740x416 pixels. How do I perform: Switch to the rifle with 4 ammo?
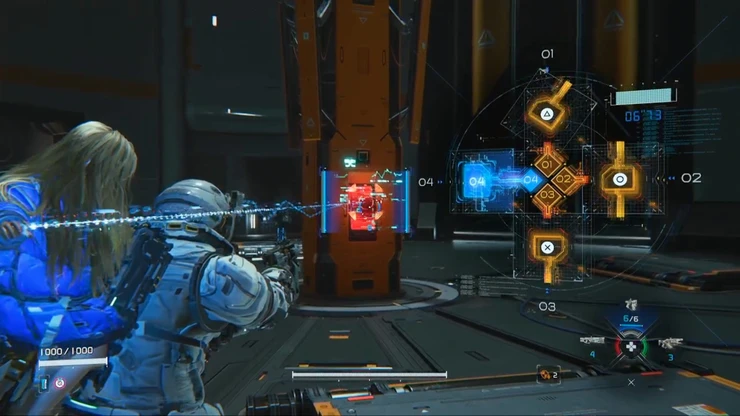pyautogui.click(x=593, y=342)
